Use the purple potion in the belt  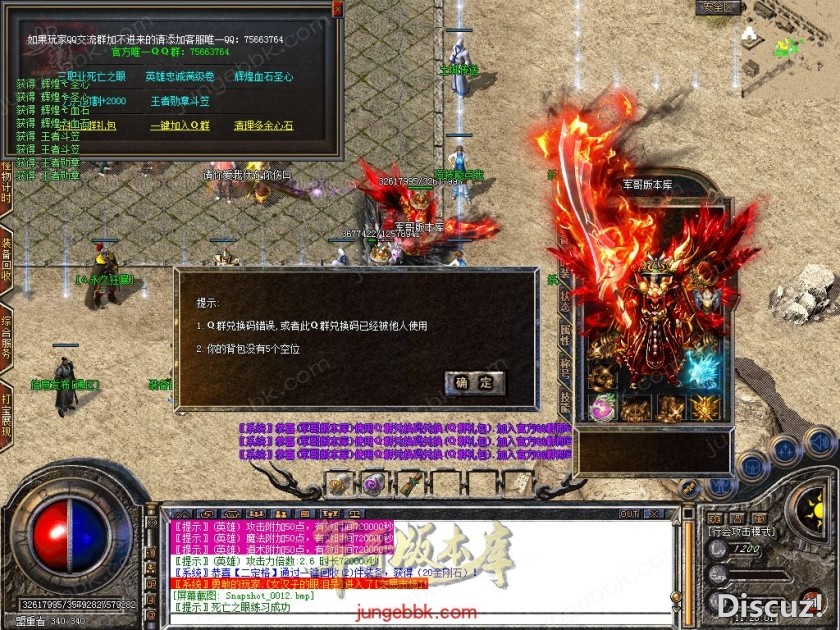coord(372,484)
